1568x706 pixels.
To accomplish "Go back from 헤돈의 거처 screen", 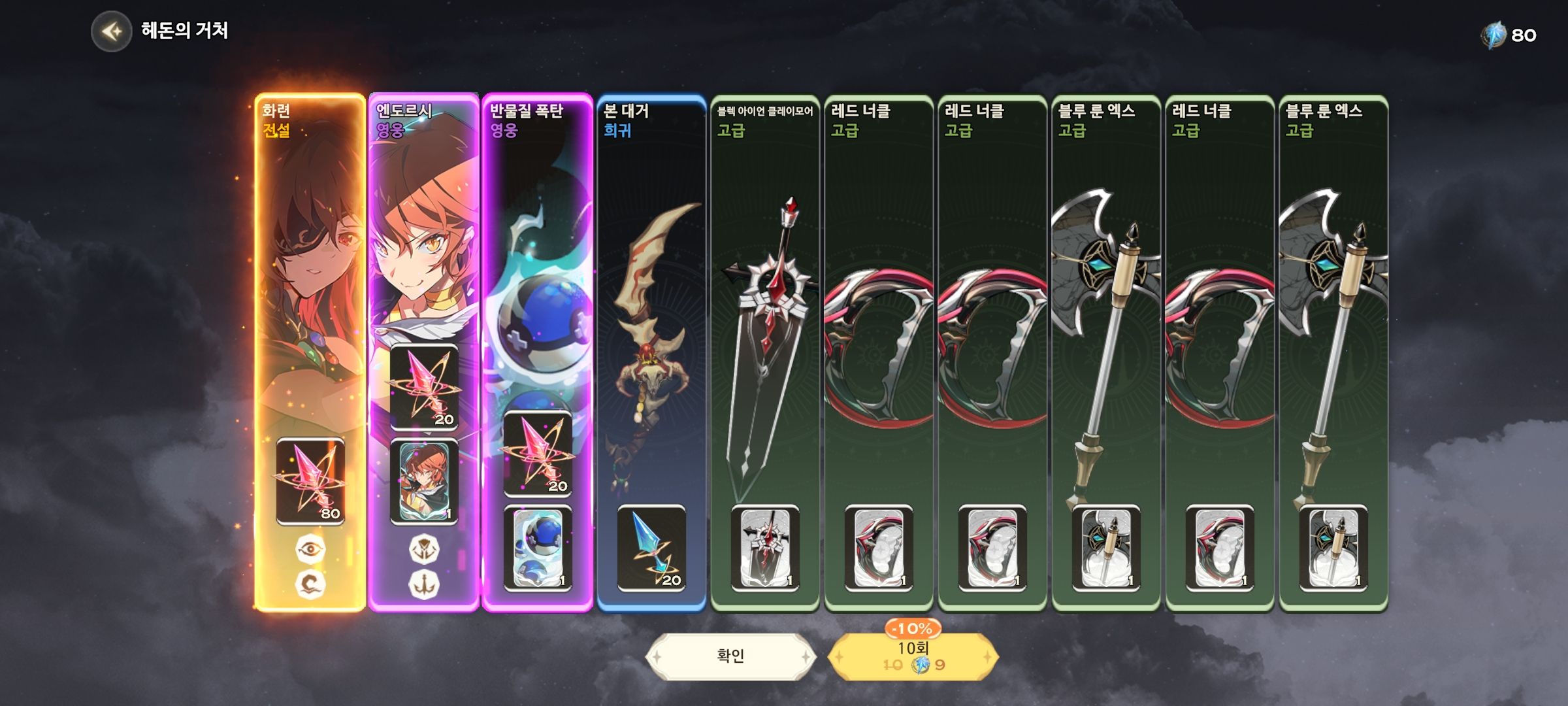I will [x=112, y=31].
